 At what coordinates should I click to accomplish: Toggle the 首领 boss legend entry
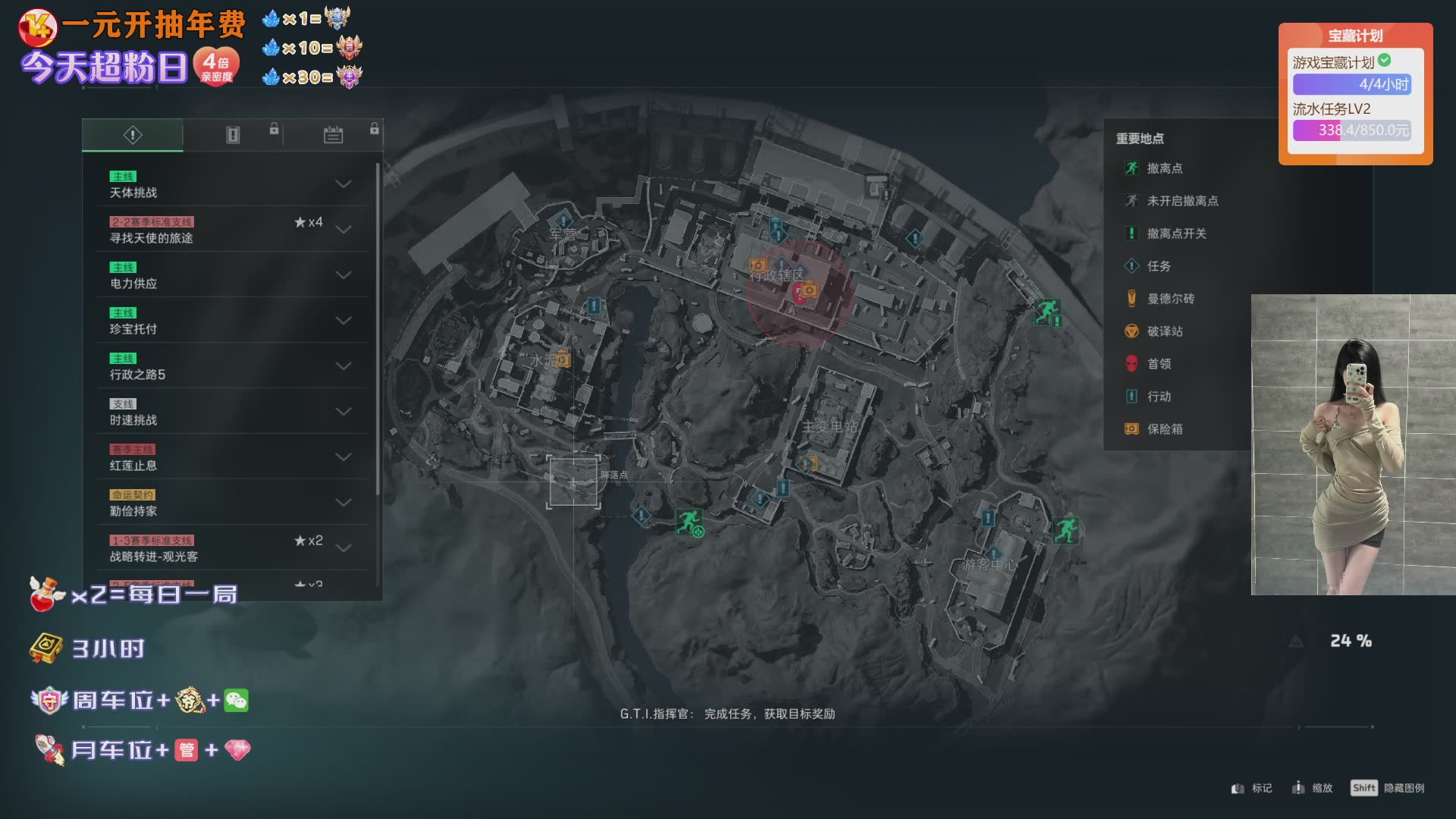click(x=1158, y=364)
